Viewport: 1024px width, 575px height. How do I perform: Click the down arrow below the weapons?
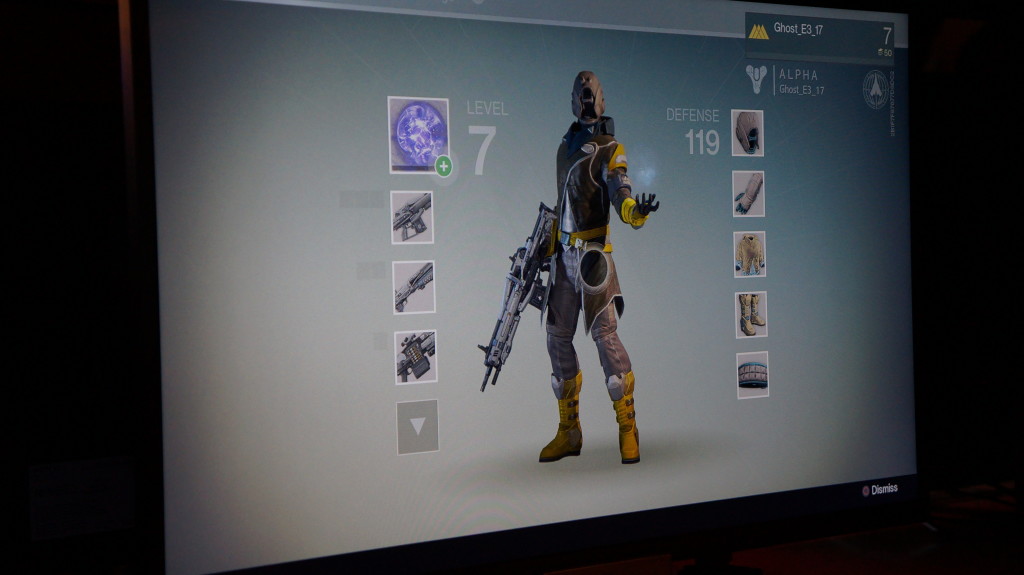417,427
